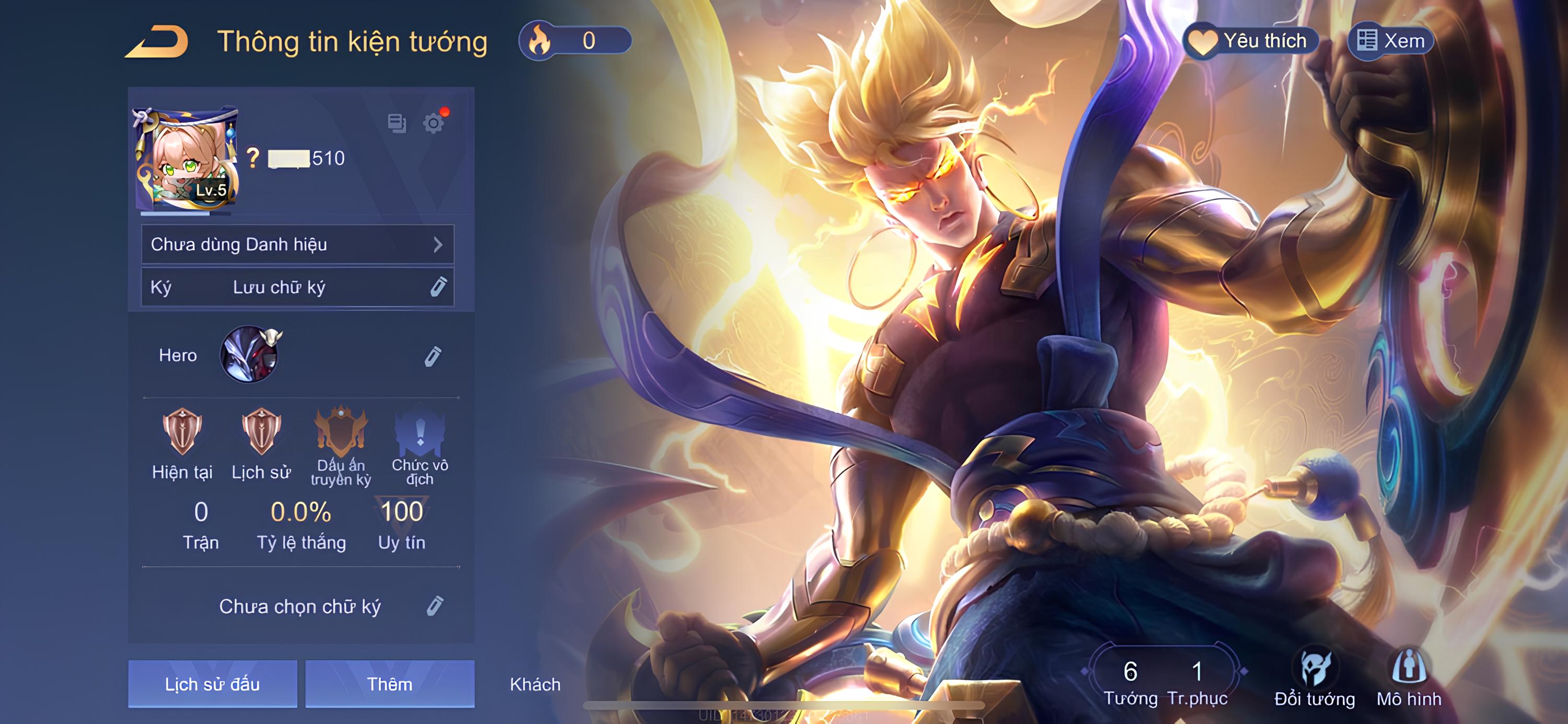1568x724 pixels.
Task: Edit the Chưa chọn chữ ký entry
Action: 435,606
